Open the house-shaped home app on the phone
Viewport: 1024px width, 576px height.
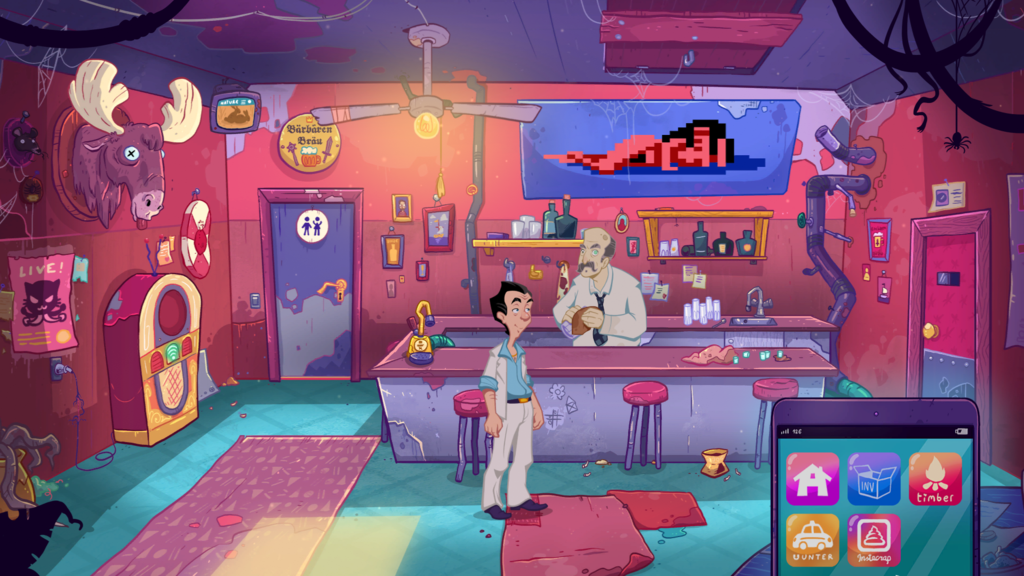[812, 479]
